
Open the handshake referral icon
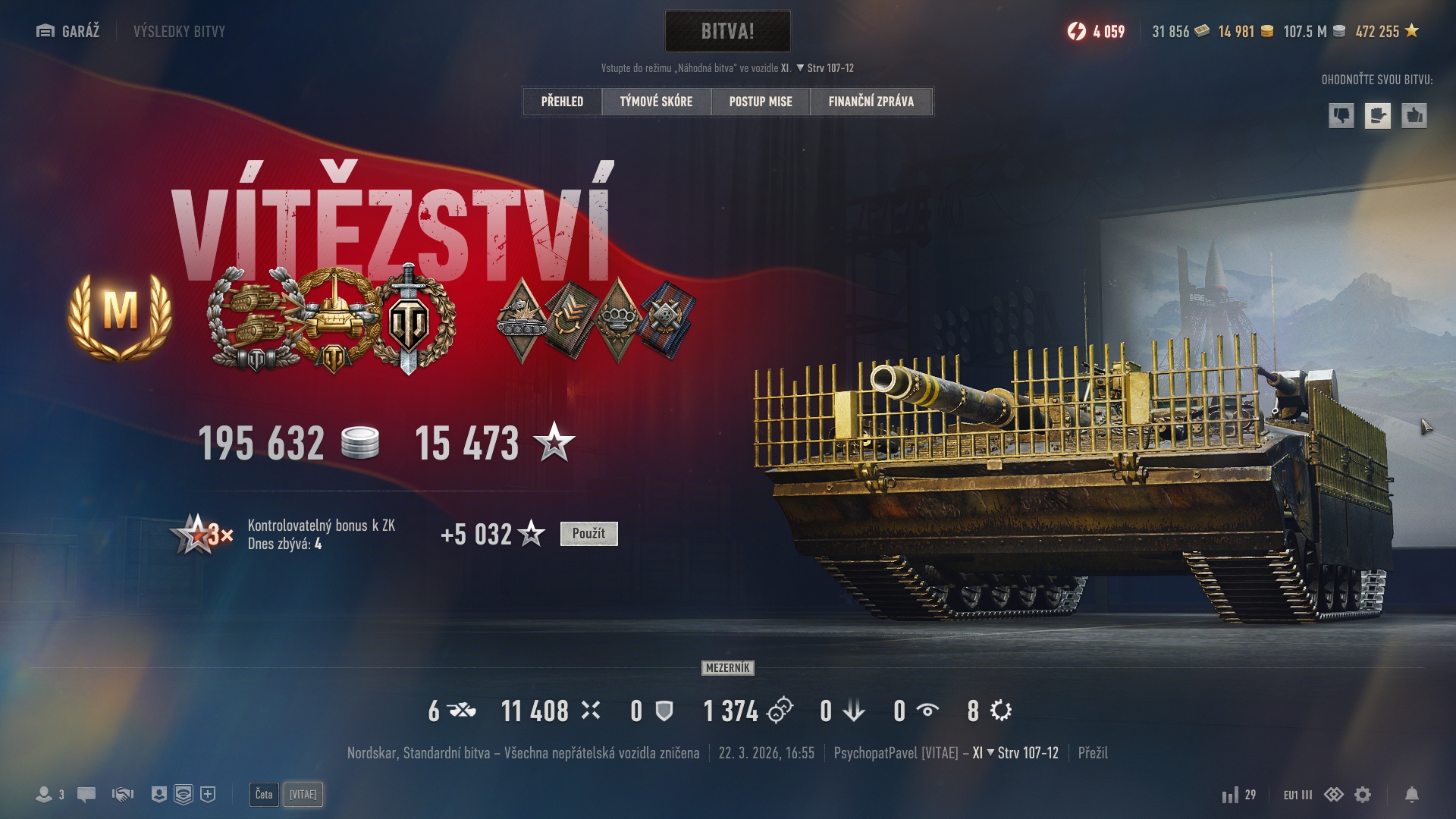122,795
